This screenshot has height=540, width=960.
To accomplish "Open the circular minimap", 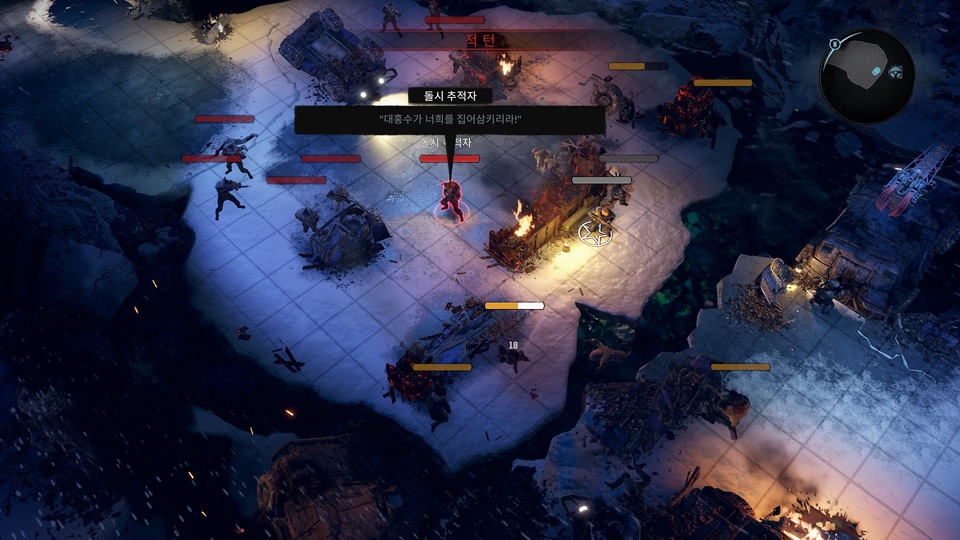I will click(866, 76).
